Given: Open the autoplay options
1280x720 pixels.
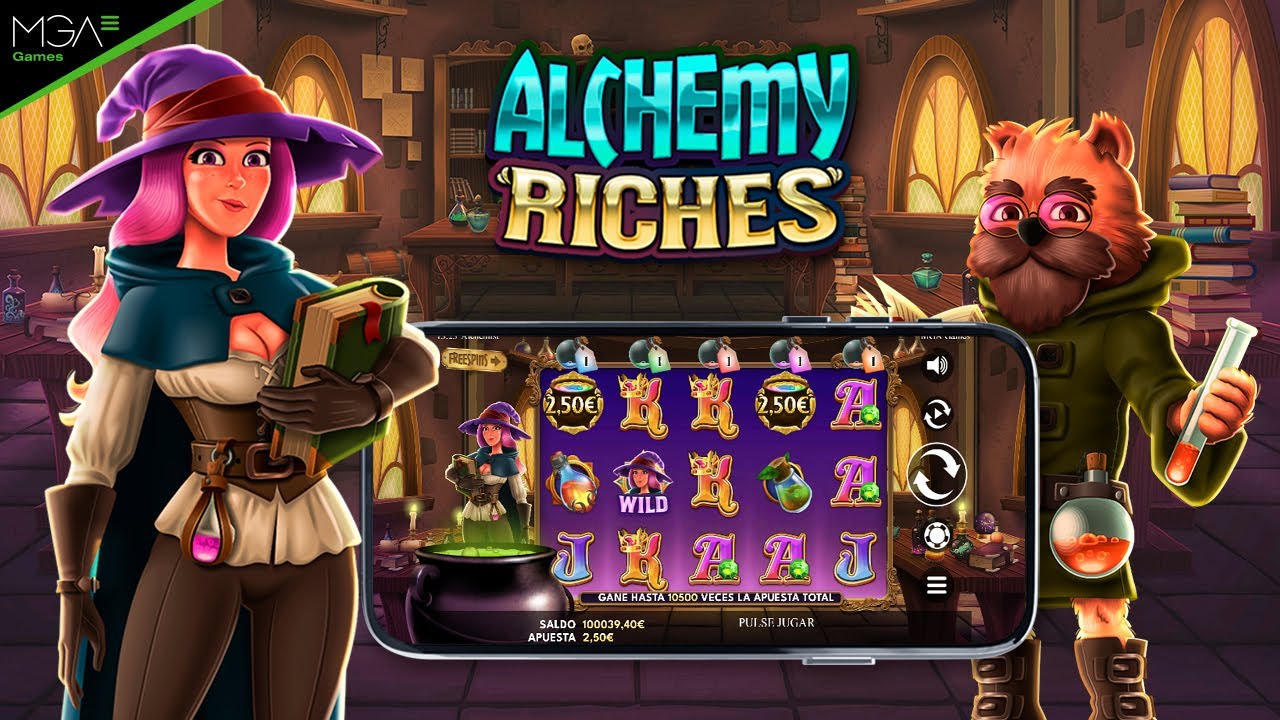Looking at the screenshot, I should [x=936, y=415].
